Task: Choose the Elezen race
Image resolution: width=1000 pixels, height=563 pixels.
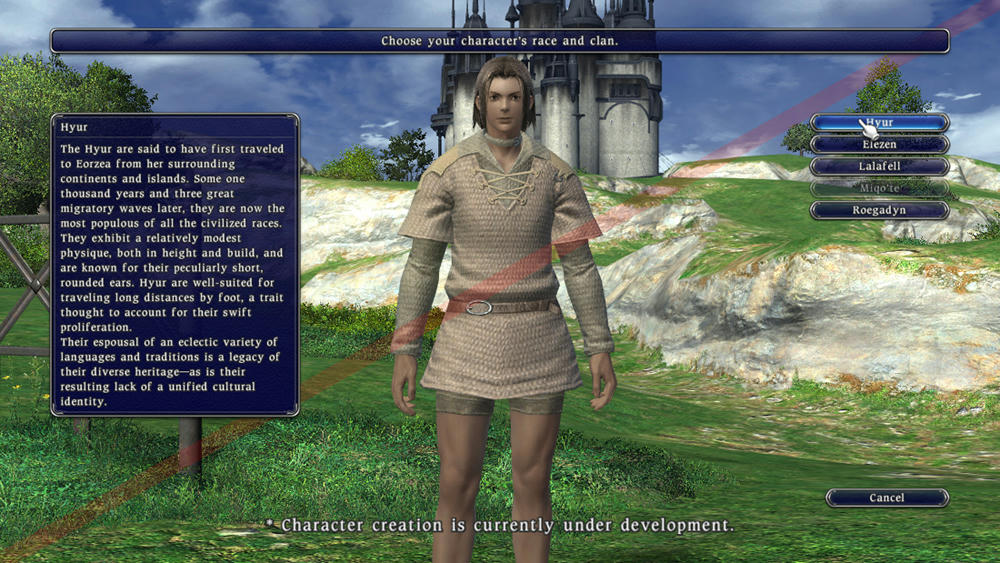Action: [879, 145]
